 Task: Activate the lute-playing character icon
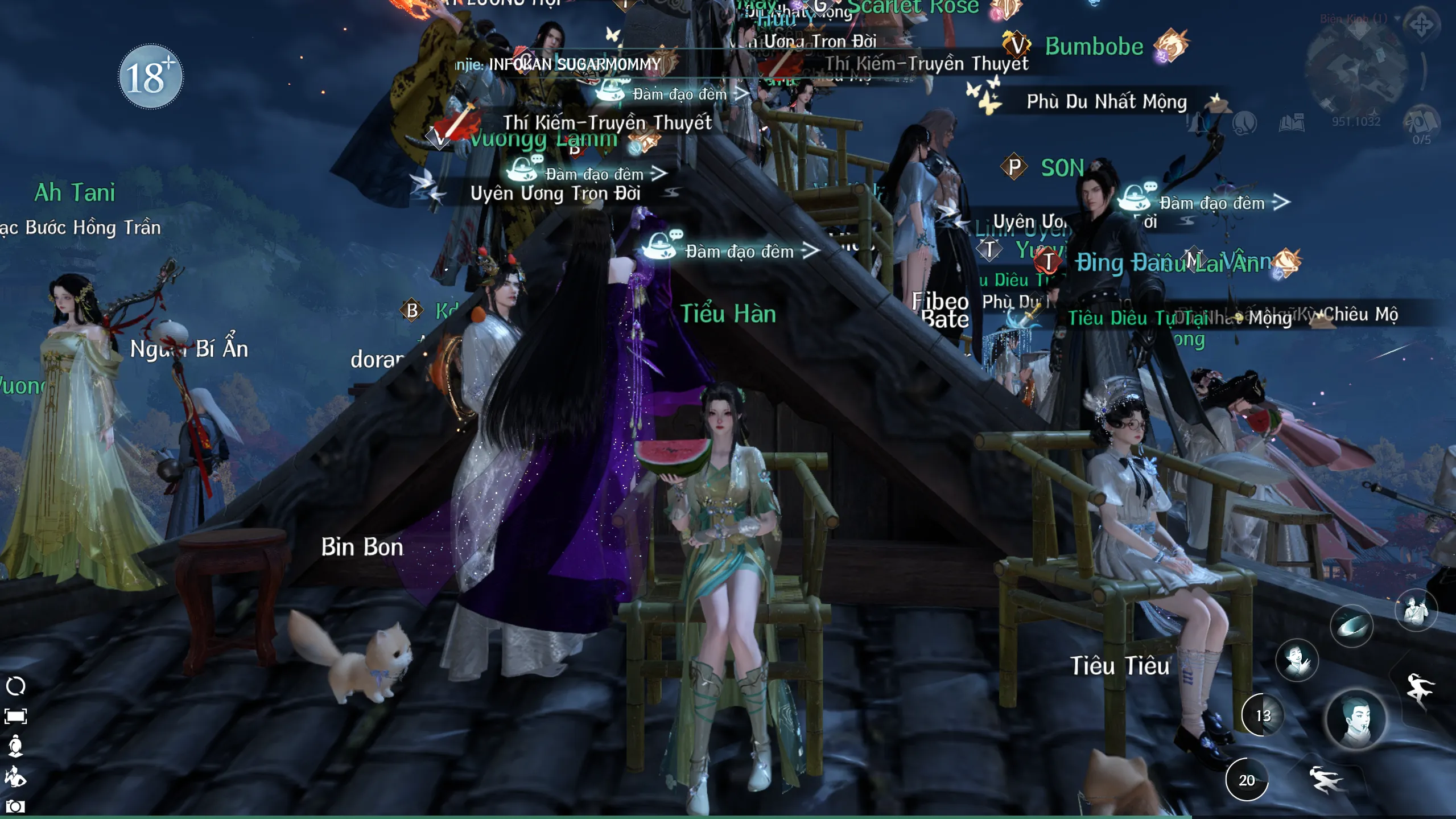1416,611
